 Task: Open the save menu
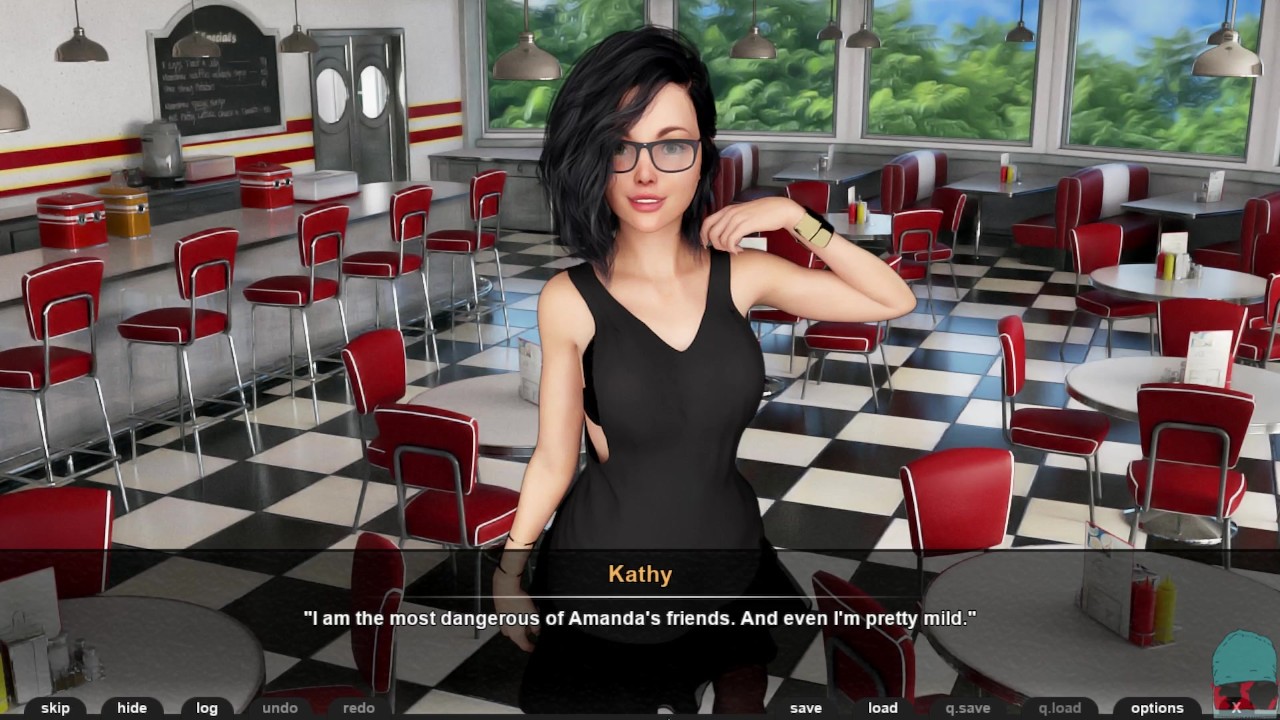(x=805, y=708)
